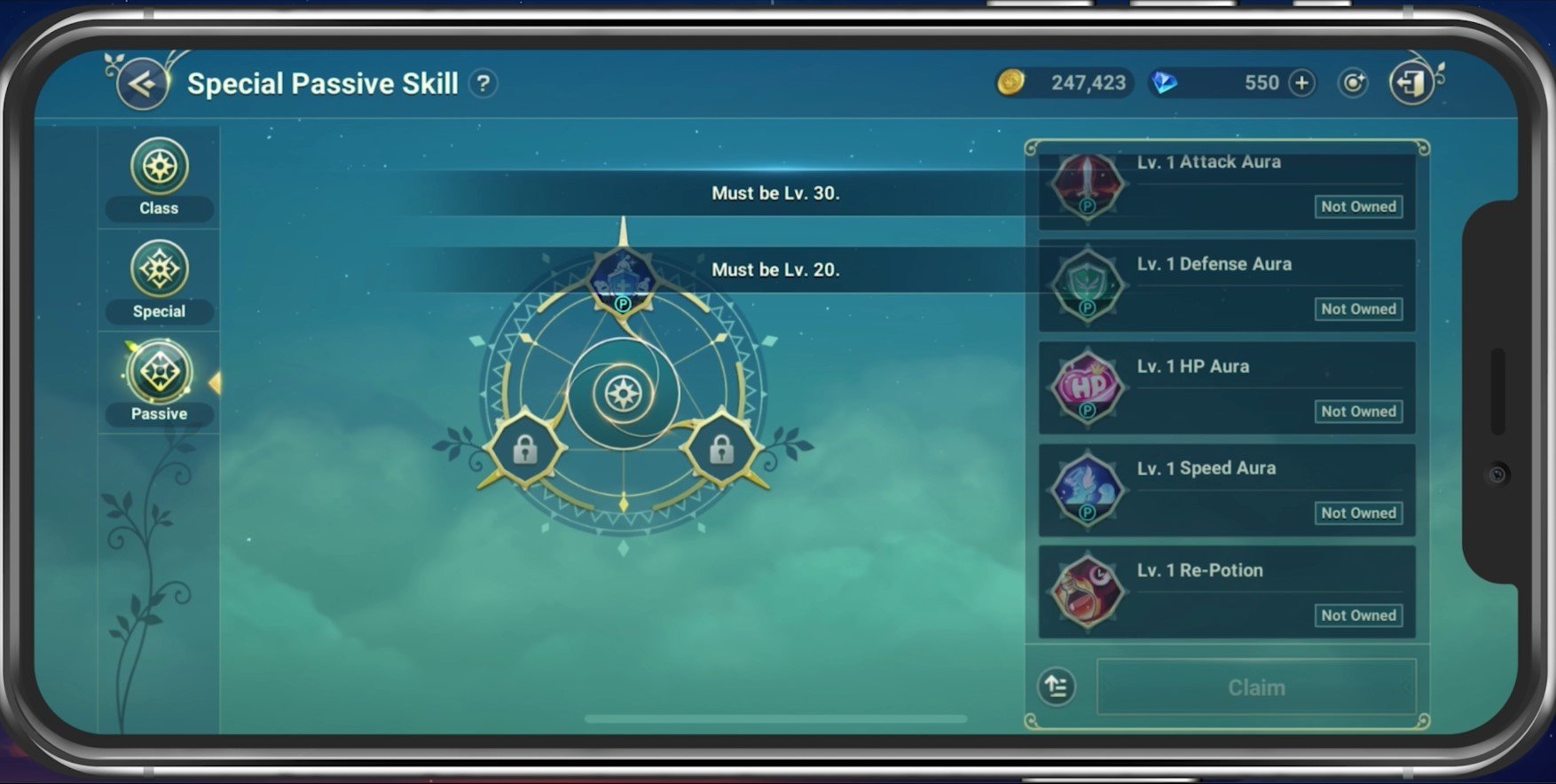Open the exit door icon

tap(1411, 83)
